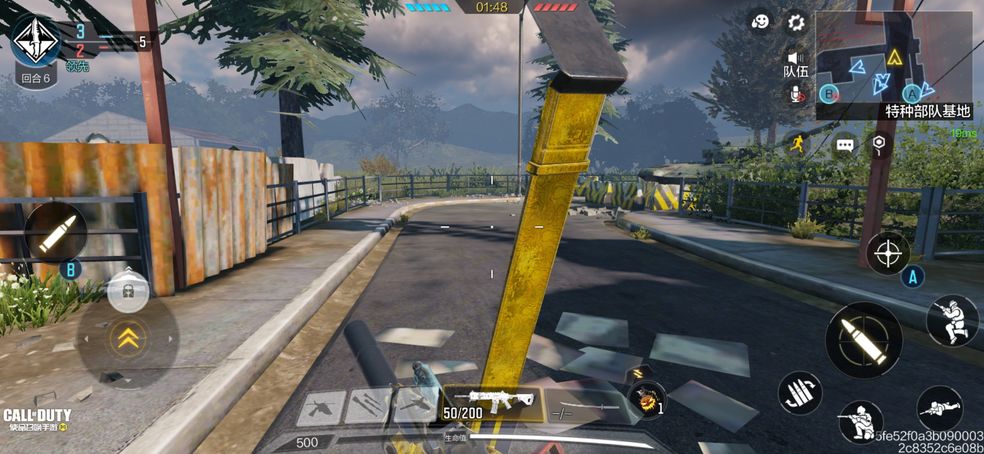Tap the large right-side bullet fire button
Image resolution: width=984 pixels, height=454 pixels.
coord(863,339)
